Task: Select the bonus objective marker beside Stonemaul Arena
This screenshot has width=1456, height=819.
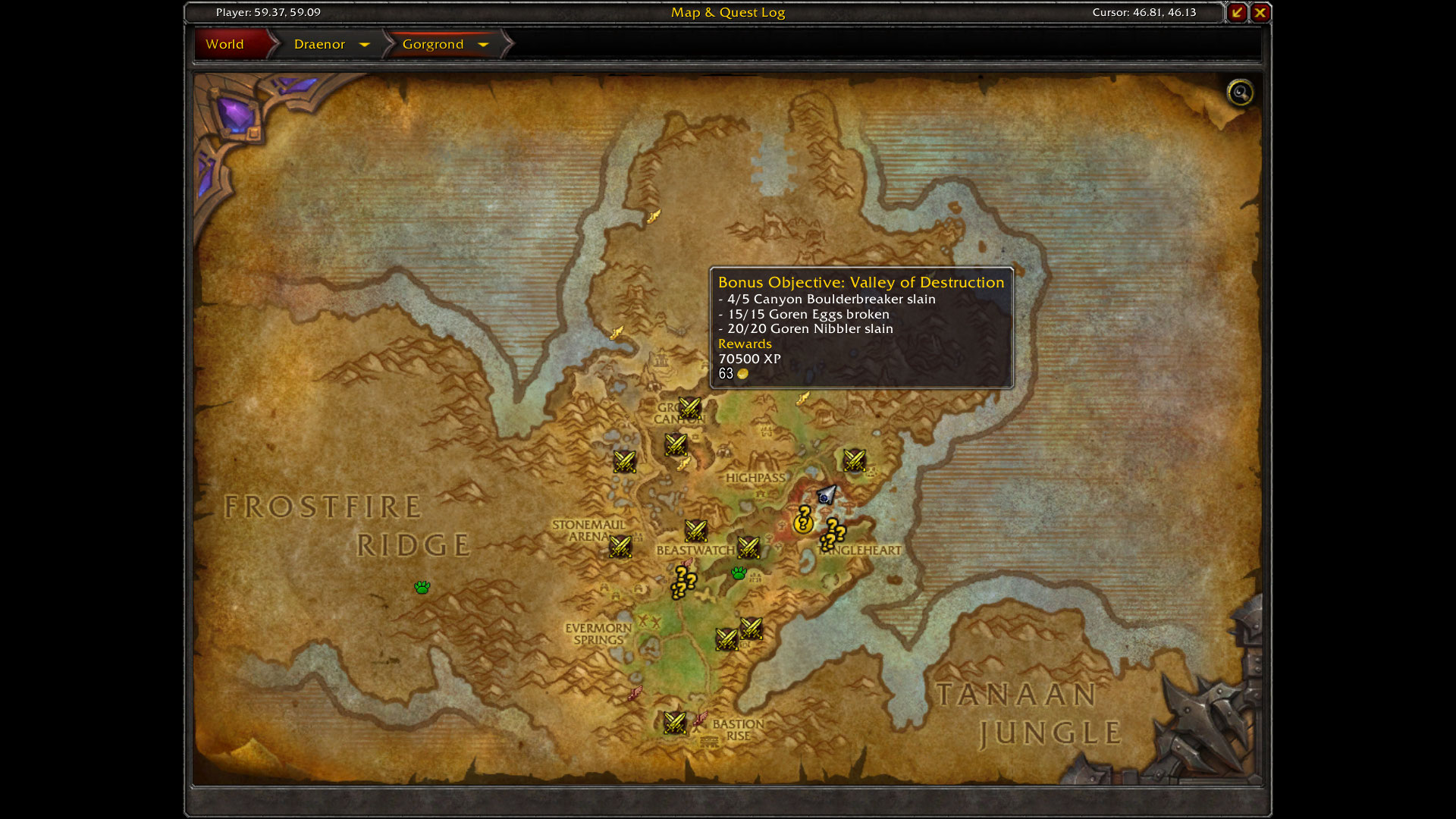Action: pyautogui.click(x=620, y=546)
